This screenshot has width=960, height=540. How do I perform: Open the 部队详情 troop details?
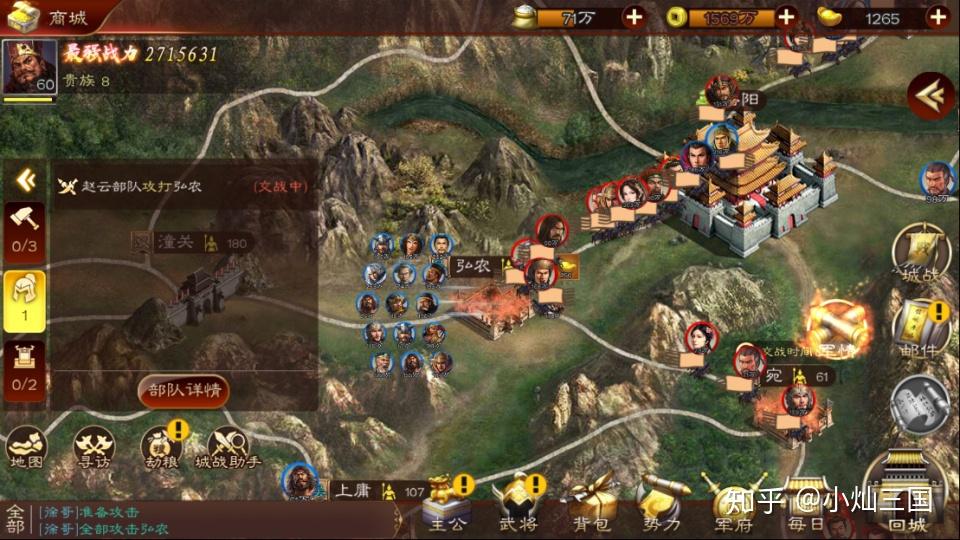tap(183, 389)
